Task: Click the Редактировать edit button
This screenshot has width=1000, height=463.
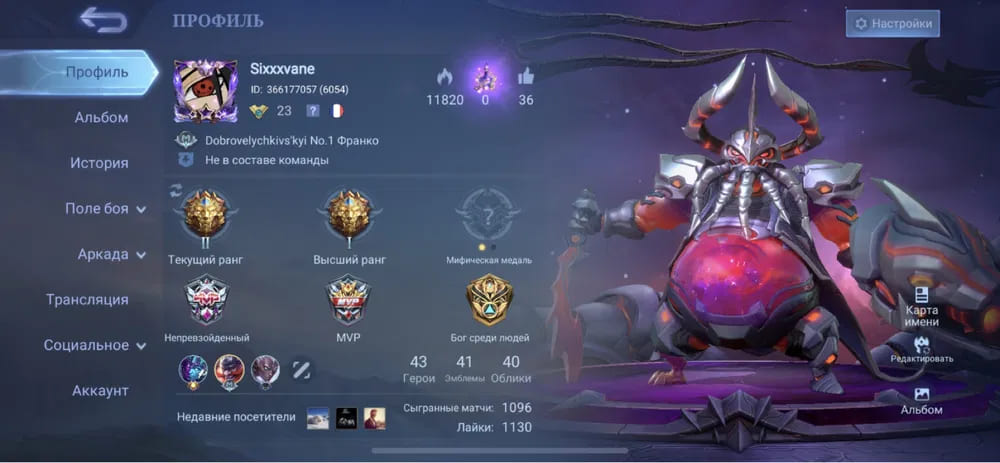Action: [921, 348]
